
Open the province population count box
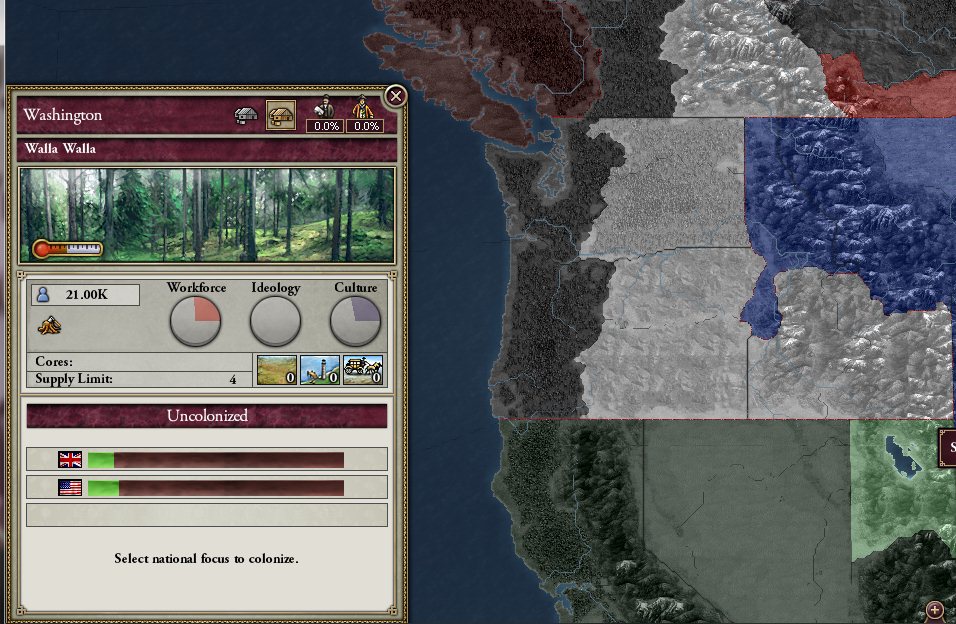pyautogui.click(x=85, y=295)
